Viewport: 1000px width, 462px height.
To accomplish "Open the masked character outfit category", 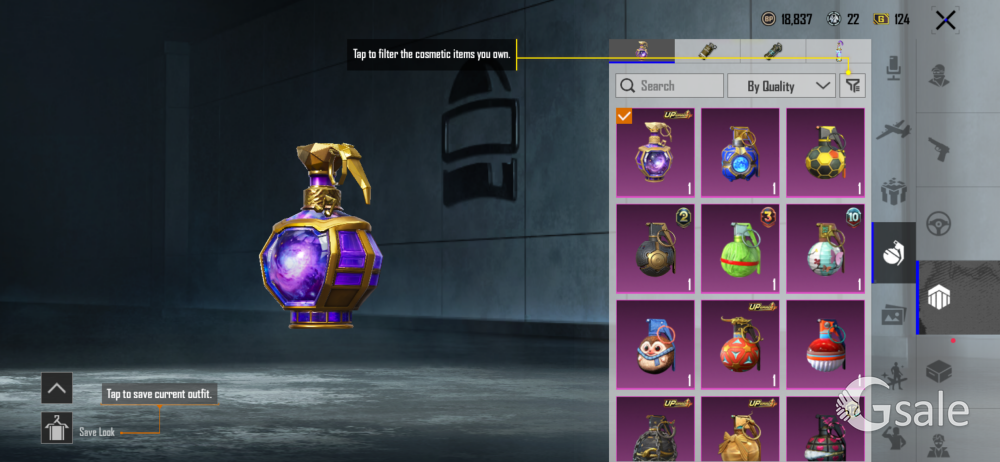I will [x=938, y=75].
